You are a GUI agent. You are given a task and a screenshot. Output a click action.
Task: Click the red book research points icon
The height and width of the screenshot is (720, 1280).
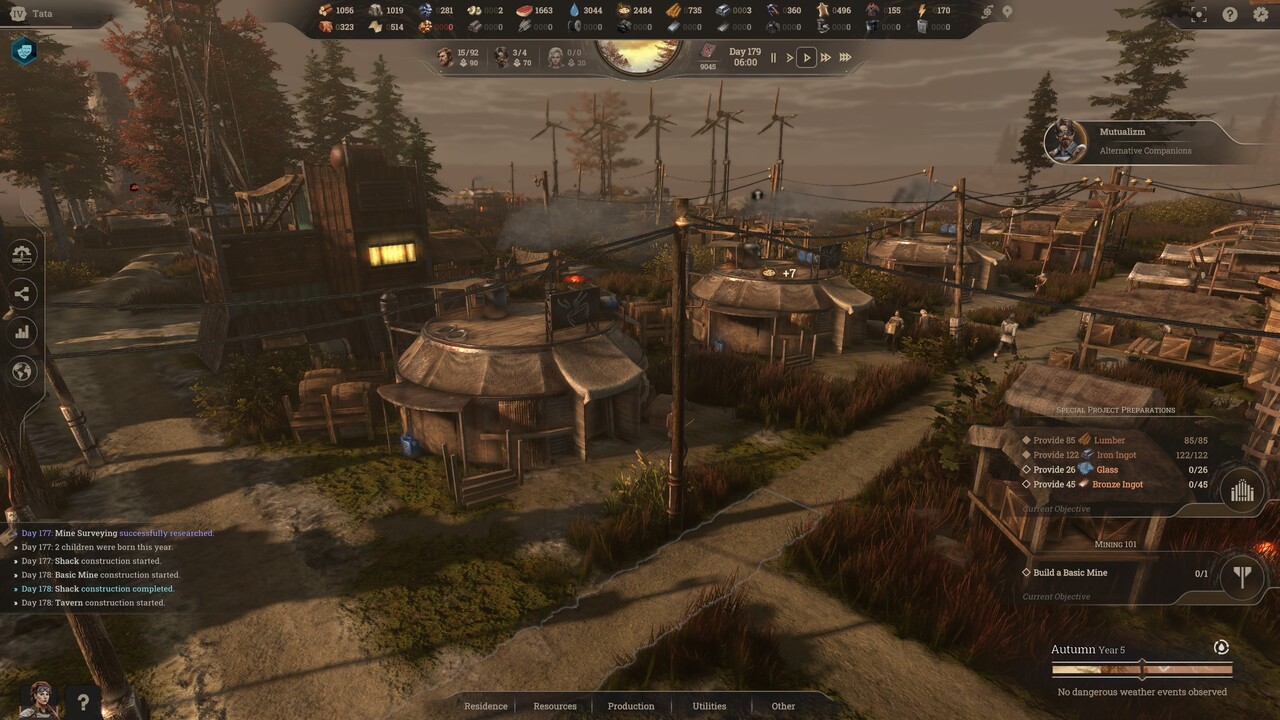(x=708, y=51)
